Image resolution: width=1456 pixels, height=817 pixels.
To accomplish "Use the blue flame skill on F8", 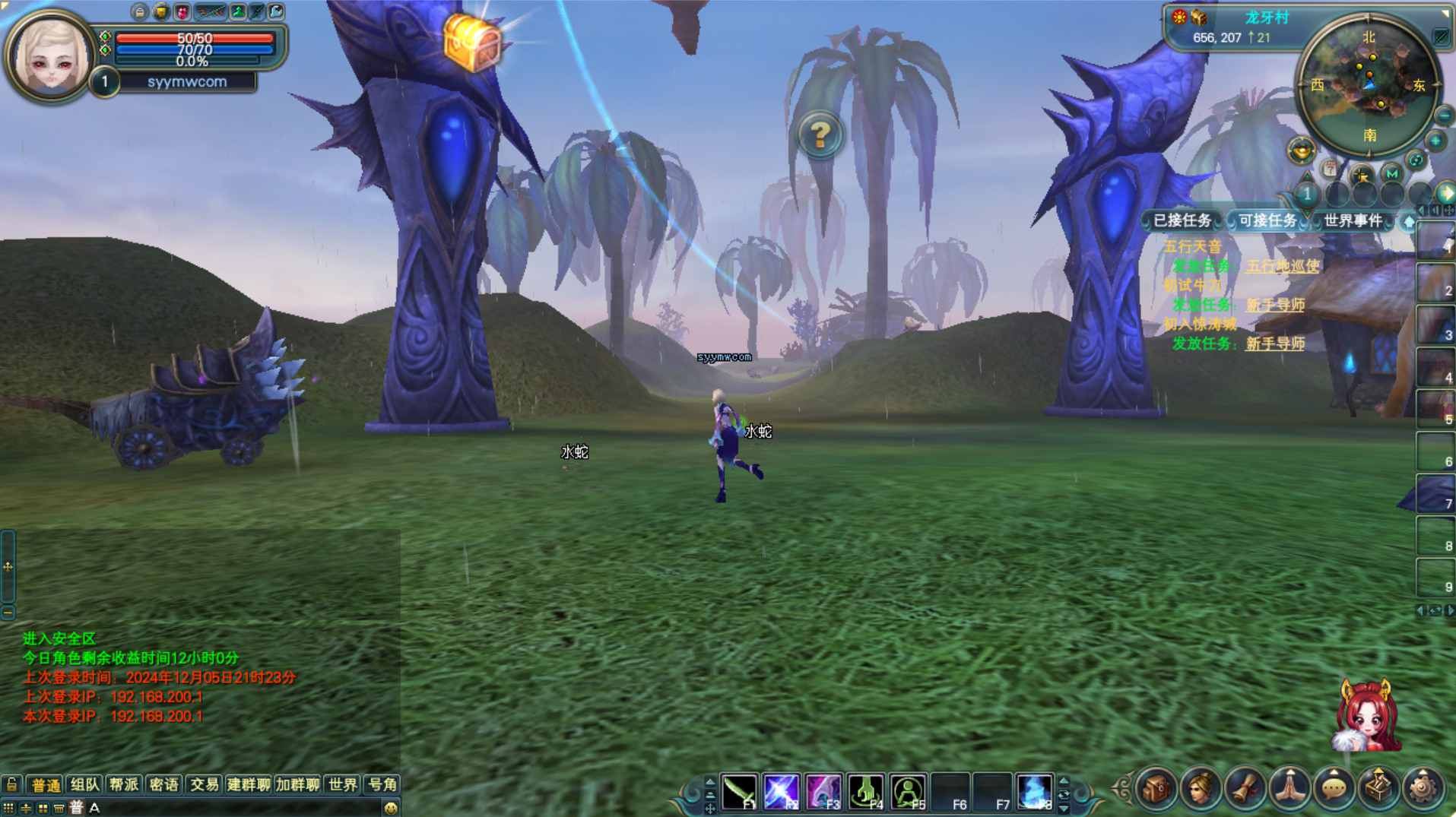I will (1034, 791).
